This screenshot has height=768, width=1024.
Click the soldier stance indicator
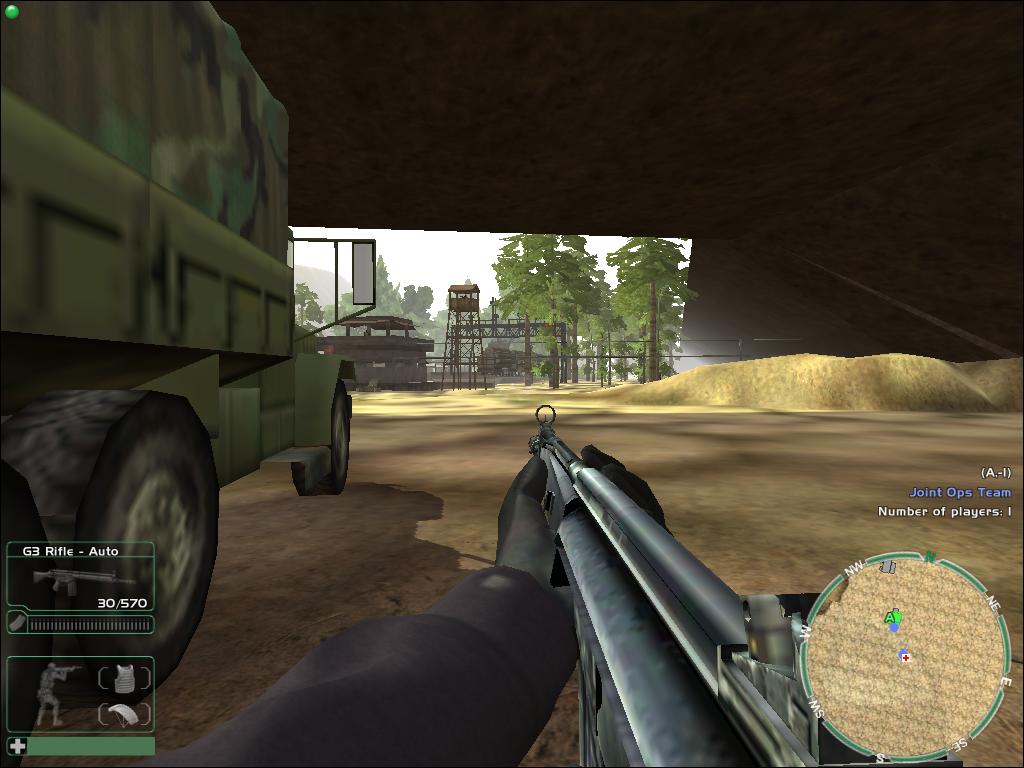49,692
